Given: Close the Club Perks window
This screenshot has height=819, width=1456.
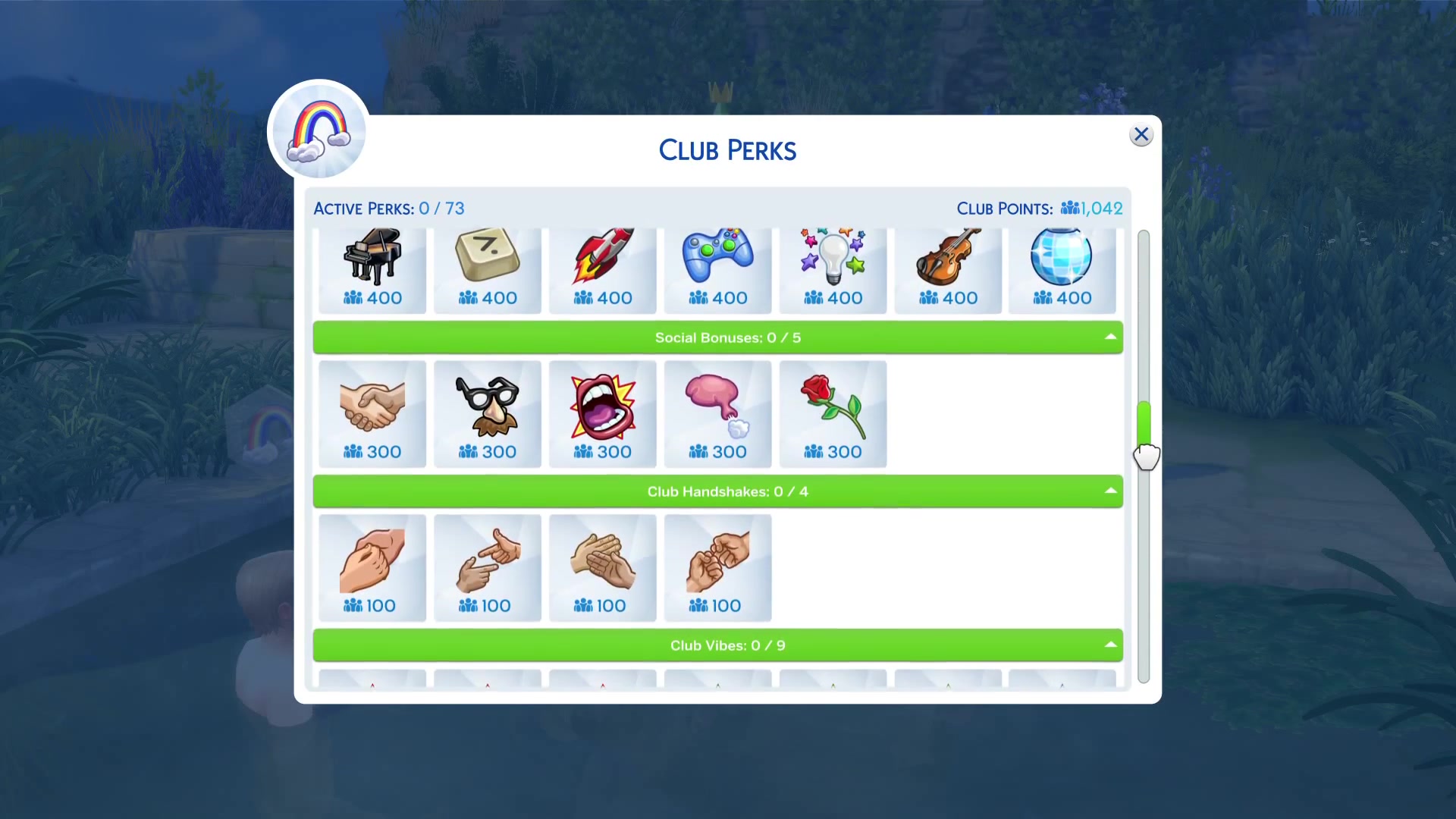Looking at the screenshot, I should [x=1141, y=135].
